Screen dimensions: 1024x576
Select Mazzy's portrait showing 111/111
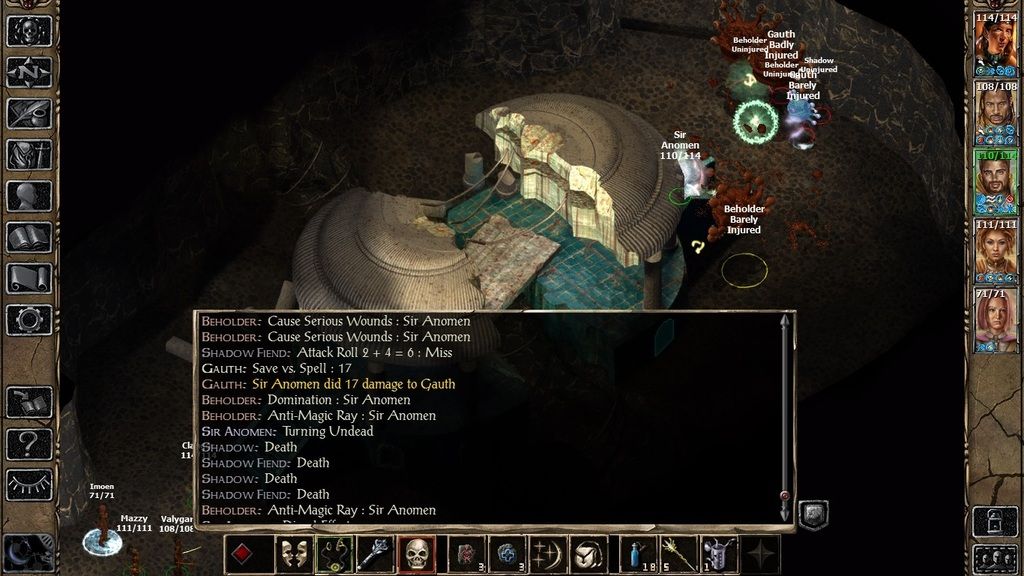[x=995, y=252]
